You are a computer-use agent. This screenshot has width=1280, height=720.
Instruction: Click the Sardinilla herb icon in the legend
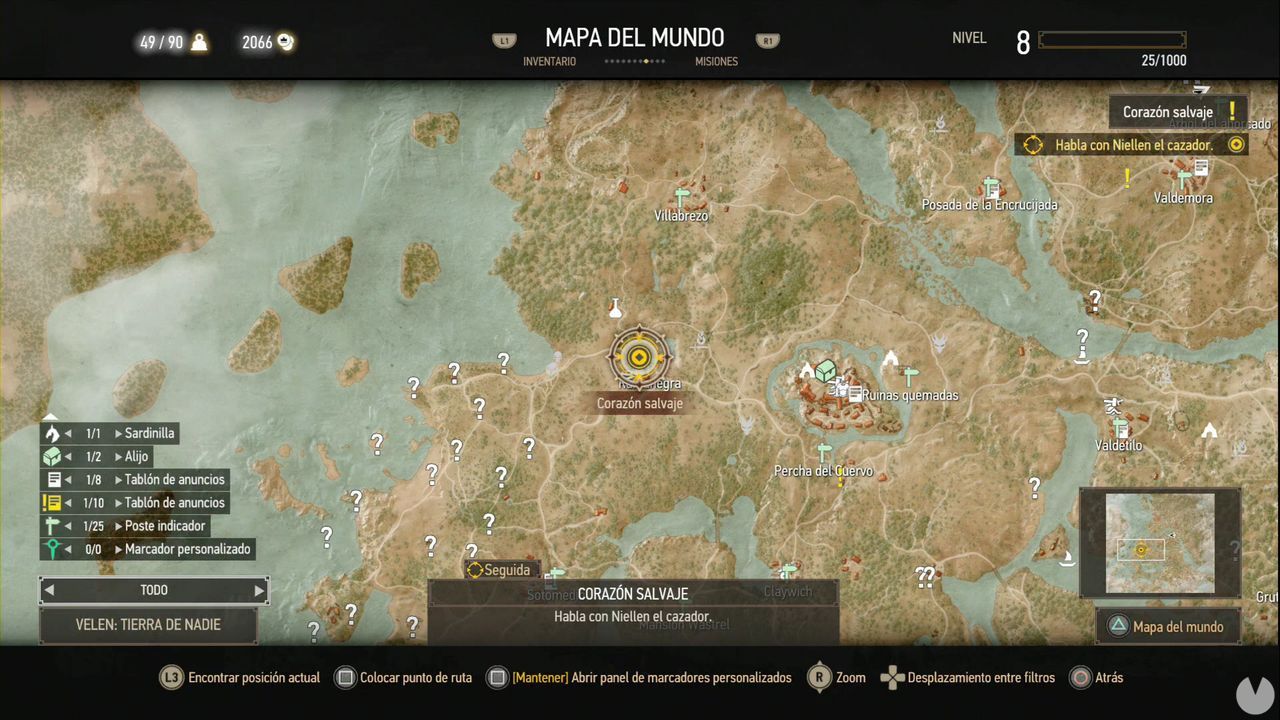point(53,432)
